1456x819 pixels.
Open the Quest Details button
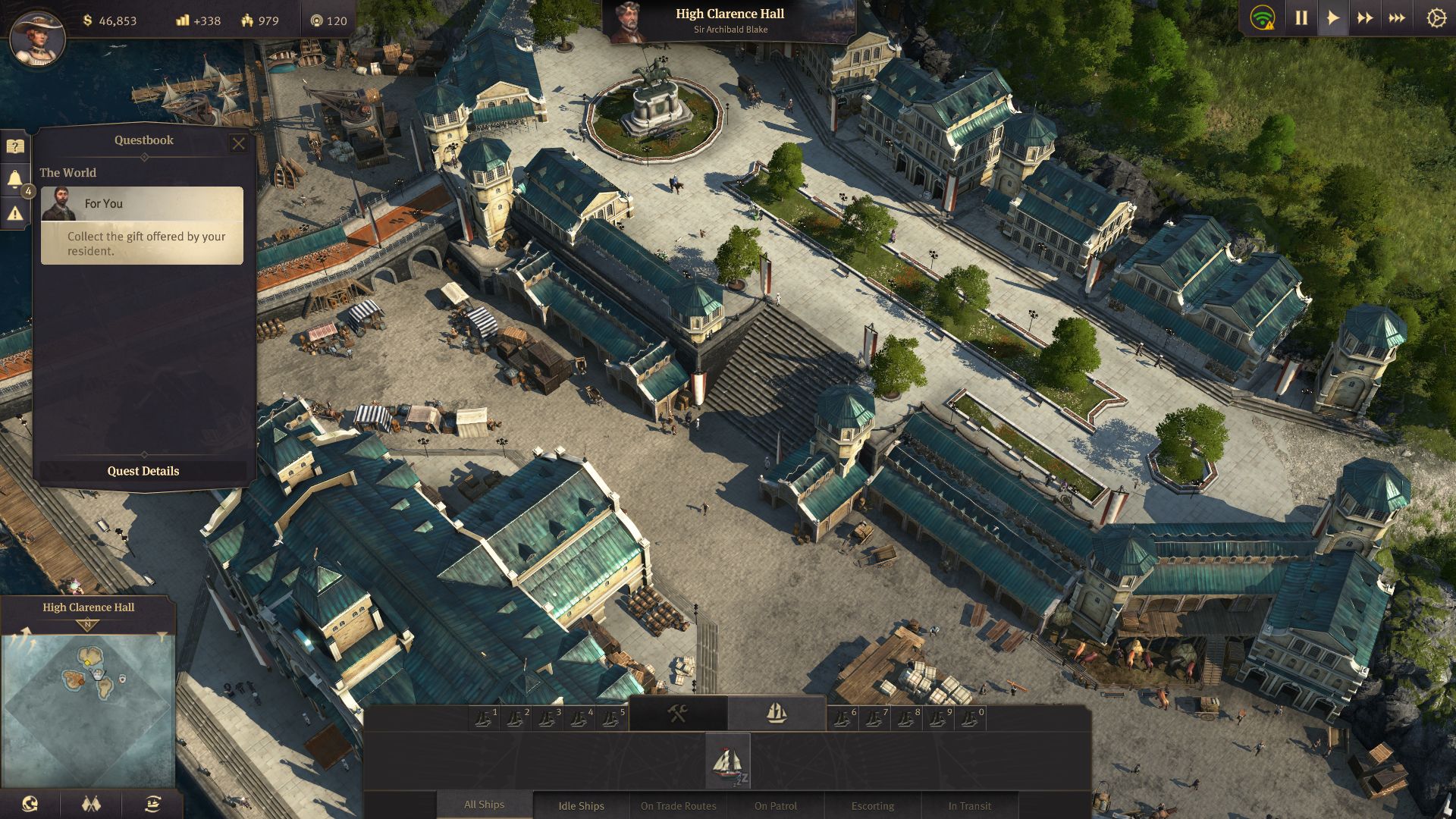click(143, 471)
